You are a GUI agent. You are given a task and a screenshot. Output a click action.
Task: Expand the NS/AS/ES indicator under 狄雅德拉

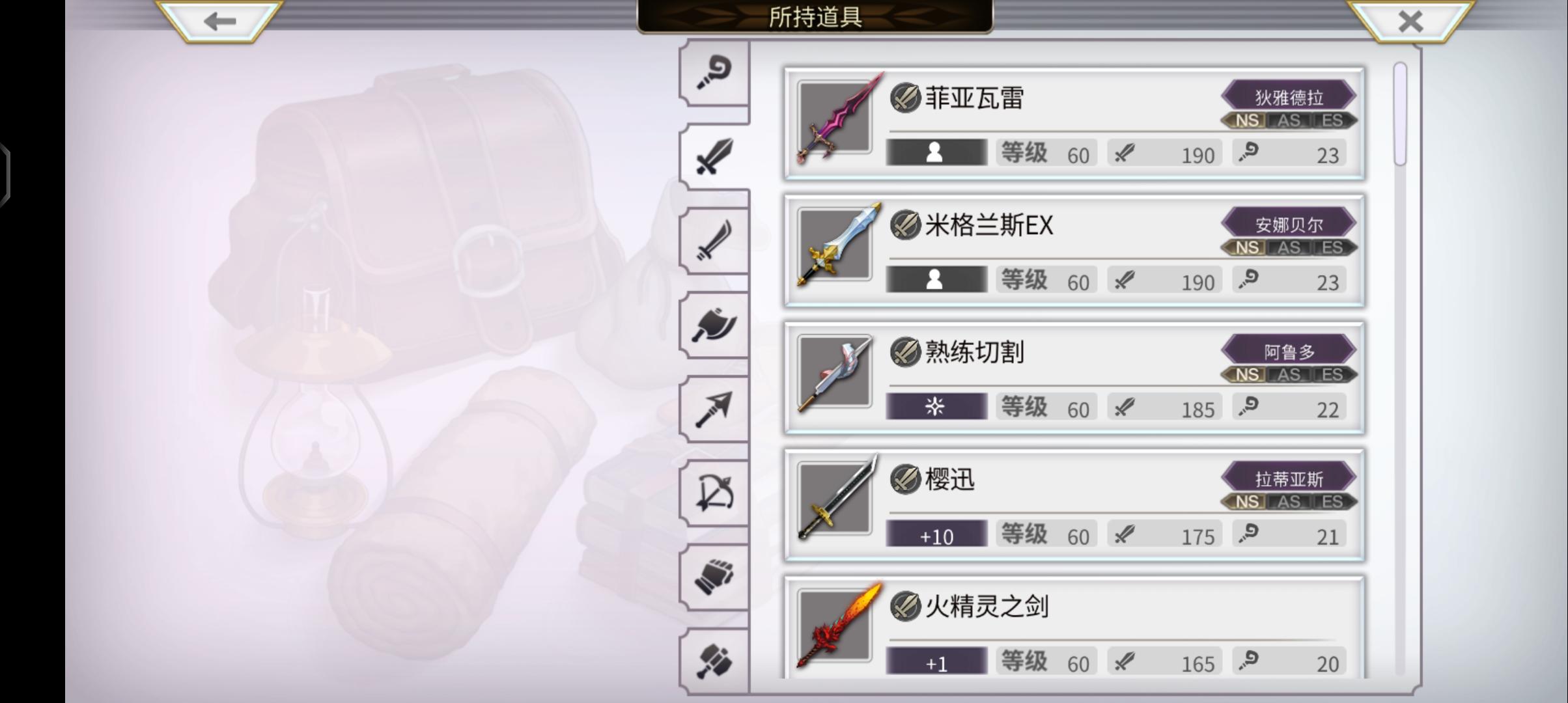point(1289,120)
